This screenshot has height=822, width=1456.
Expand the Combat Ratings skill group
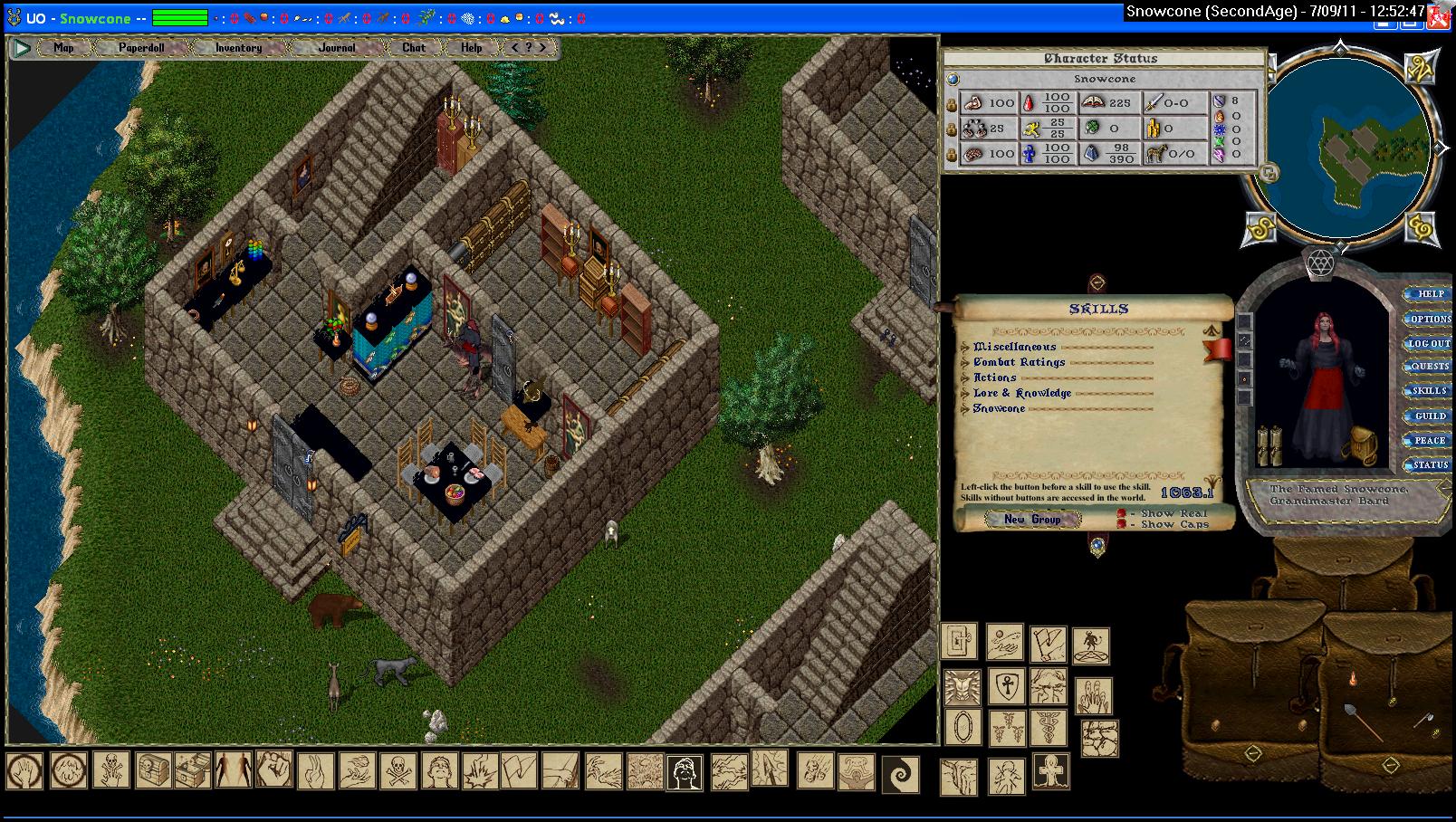point(965,362)
